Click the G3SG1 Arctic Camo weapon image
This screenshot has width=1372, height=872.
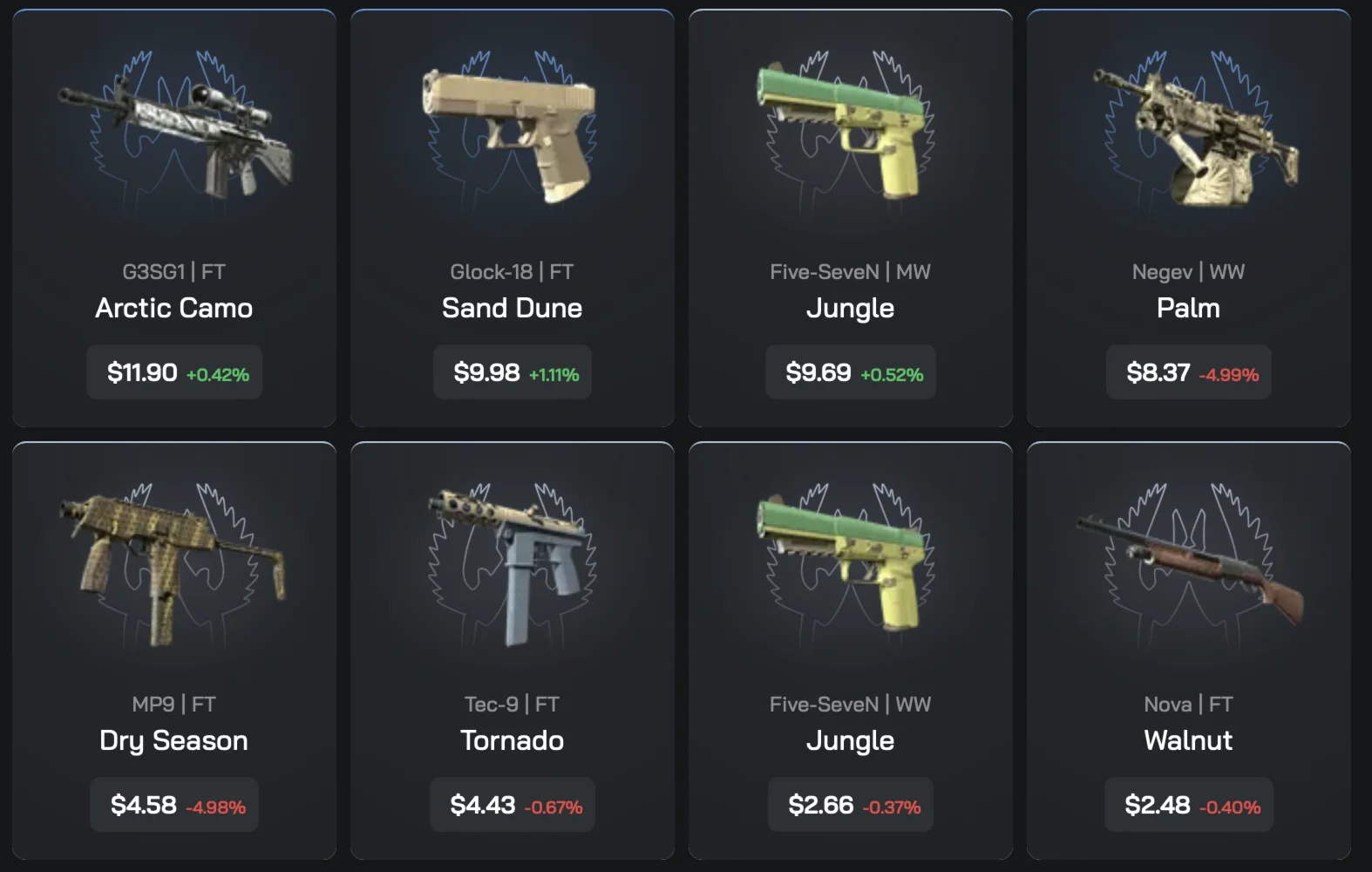coord(174,140)
